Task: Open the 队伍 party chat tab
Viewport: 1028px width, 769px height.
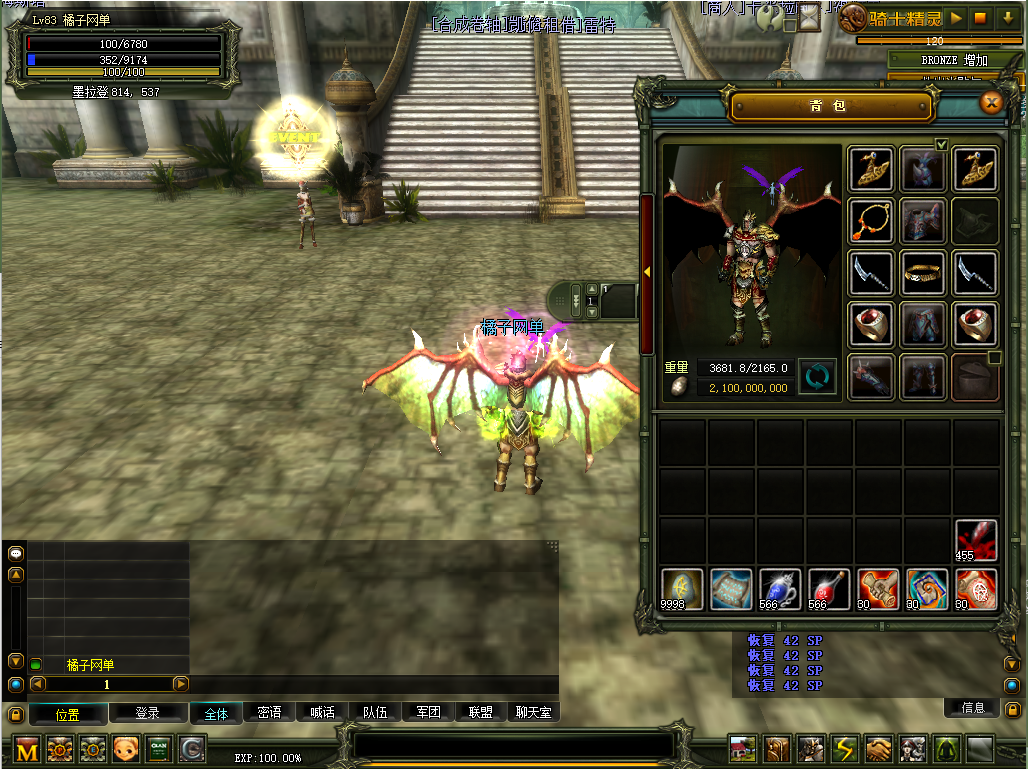Action: point(375,713)
